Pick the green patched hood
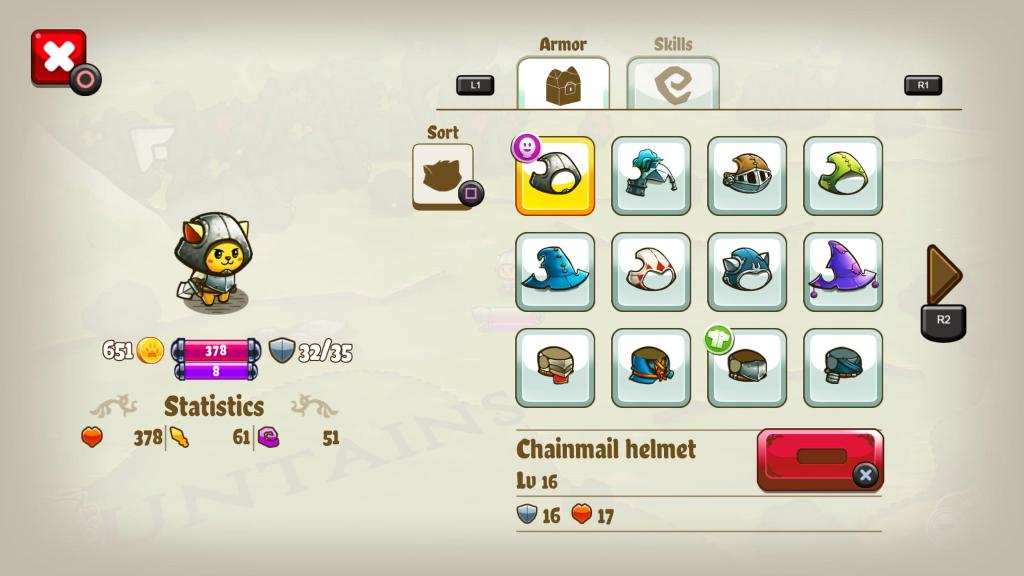 (843, 176)
